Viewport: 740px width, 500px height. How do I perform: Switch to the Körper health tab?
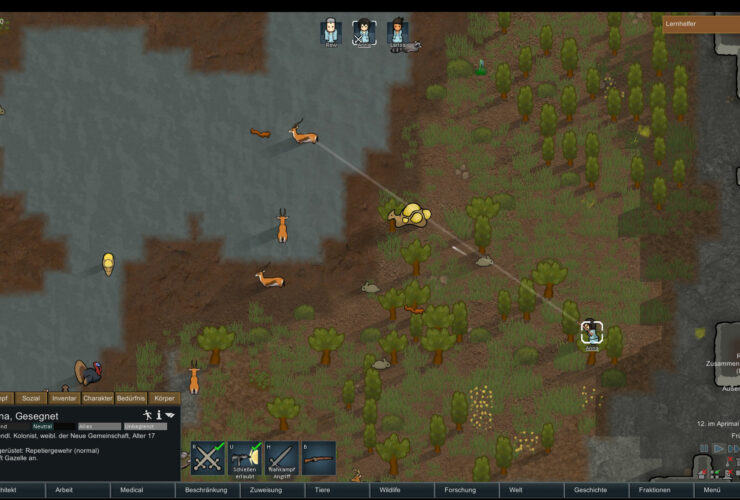point(164,398)
